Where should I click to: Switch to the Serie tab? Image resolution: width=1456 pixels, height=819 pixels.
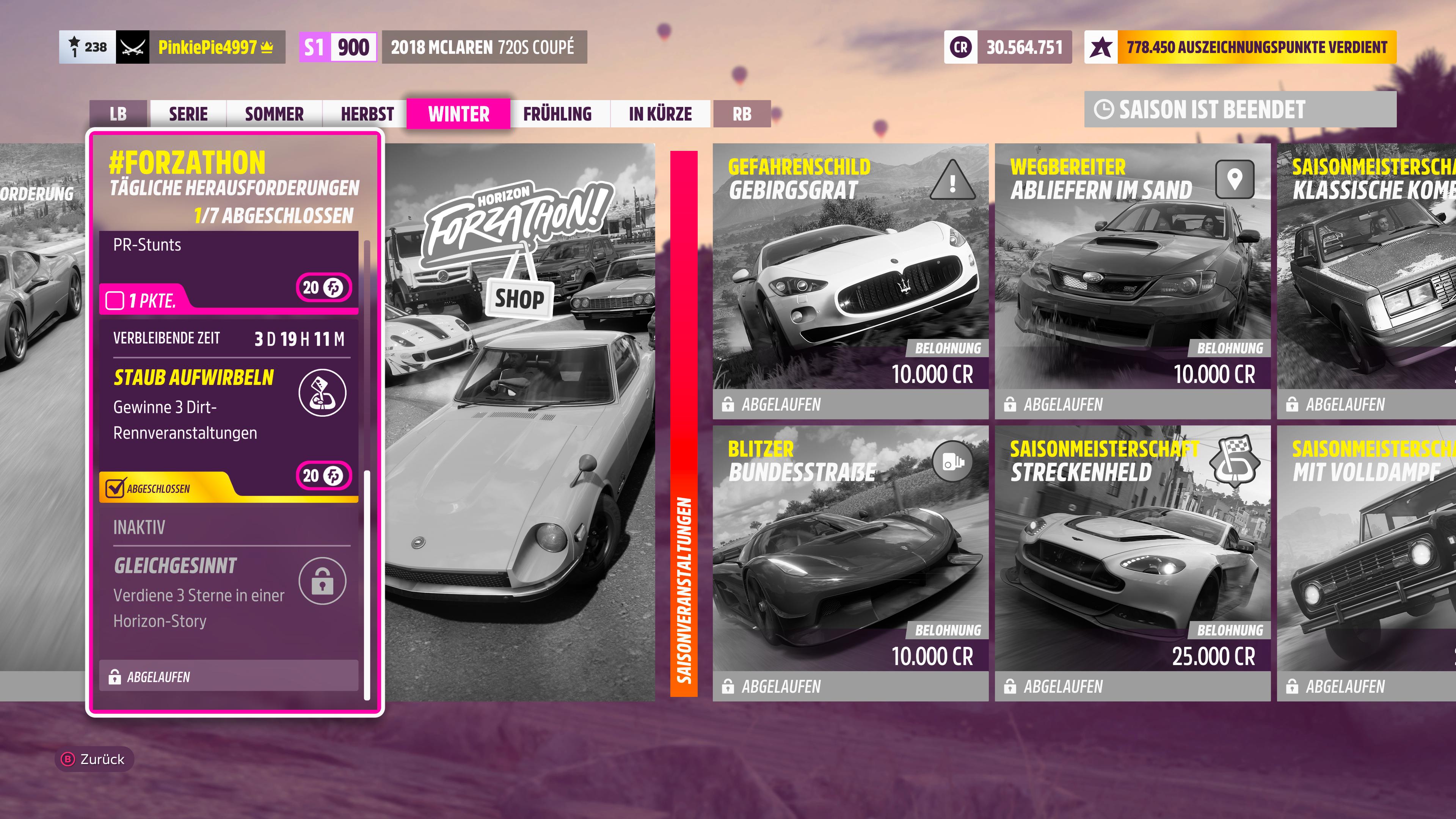(x=188, y=114)
